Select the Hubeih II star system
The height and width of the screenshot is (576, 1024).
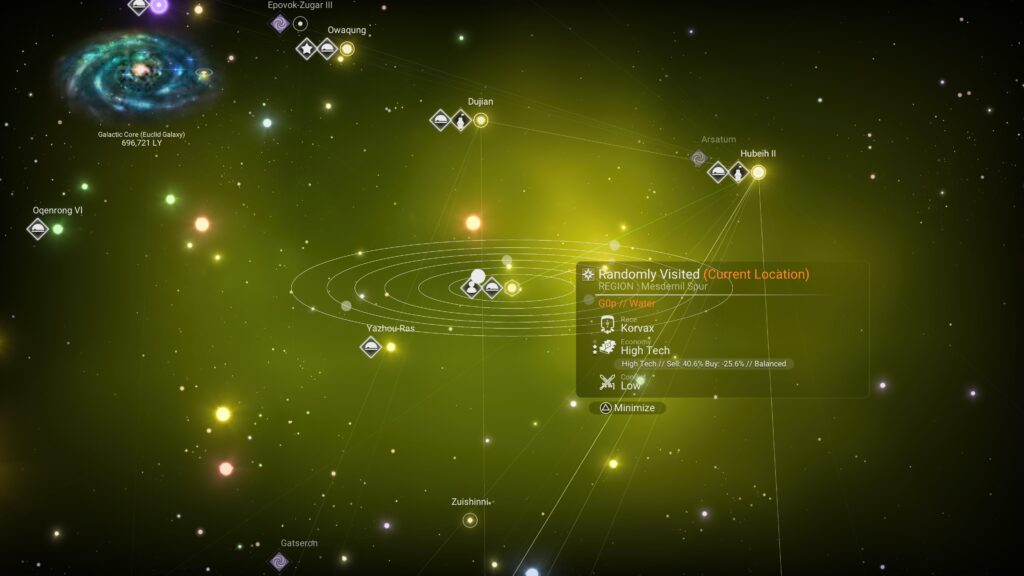pyautogui.click(x=758, y=172)
